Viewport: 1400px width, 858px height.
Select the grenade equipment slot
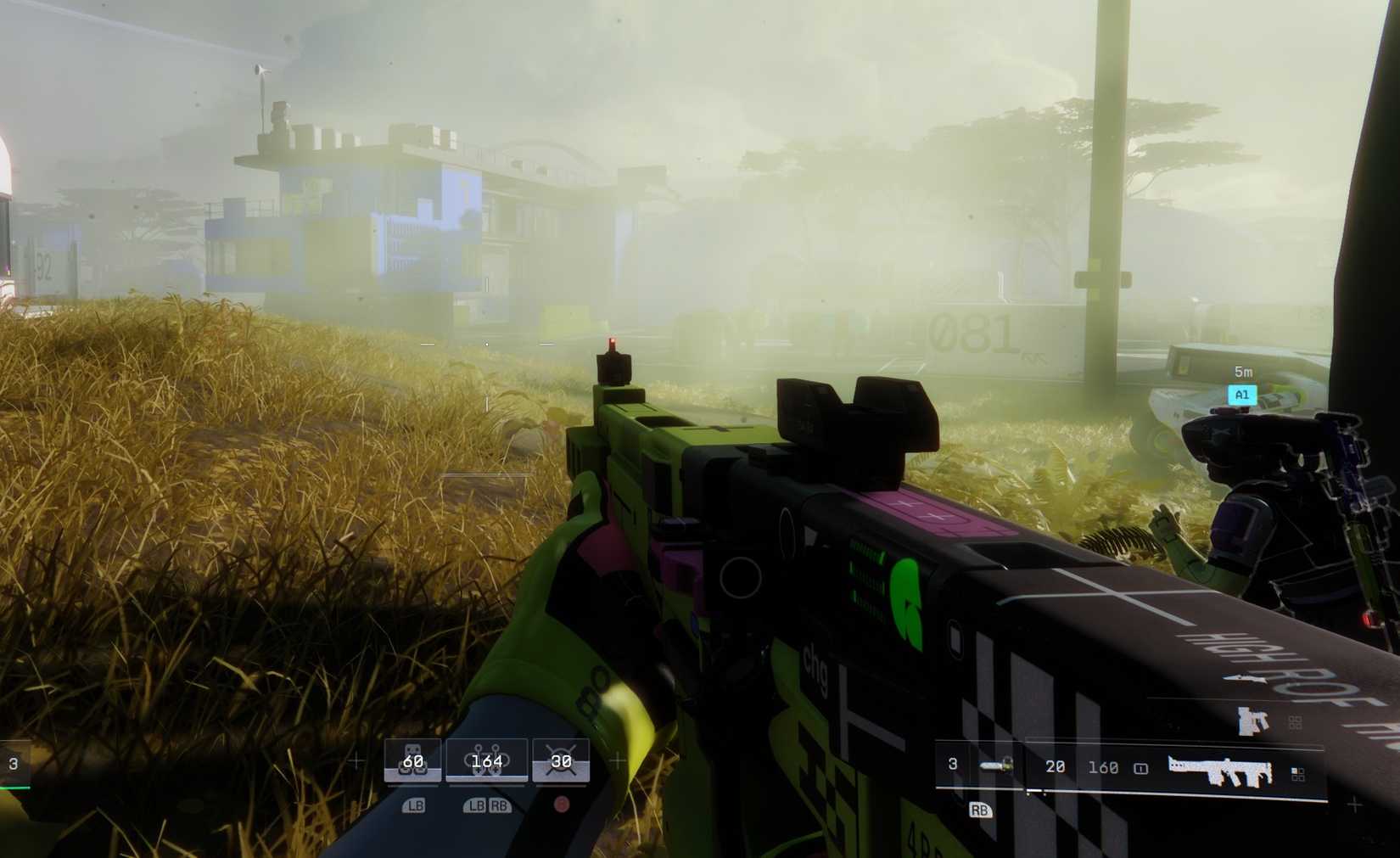pos(996,765)
